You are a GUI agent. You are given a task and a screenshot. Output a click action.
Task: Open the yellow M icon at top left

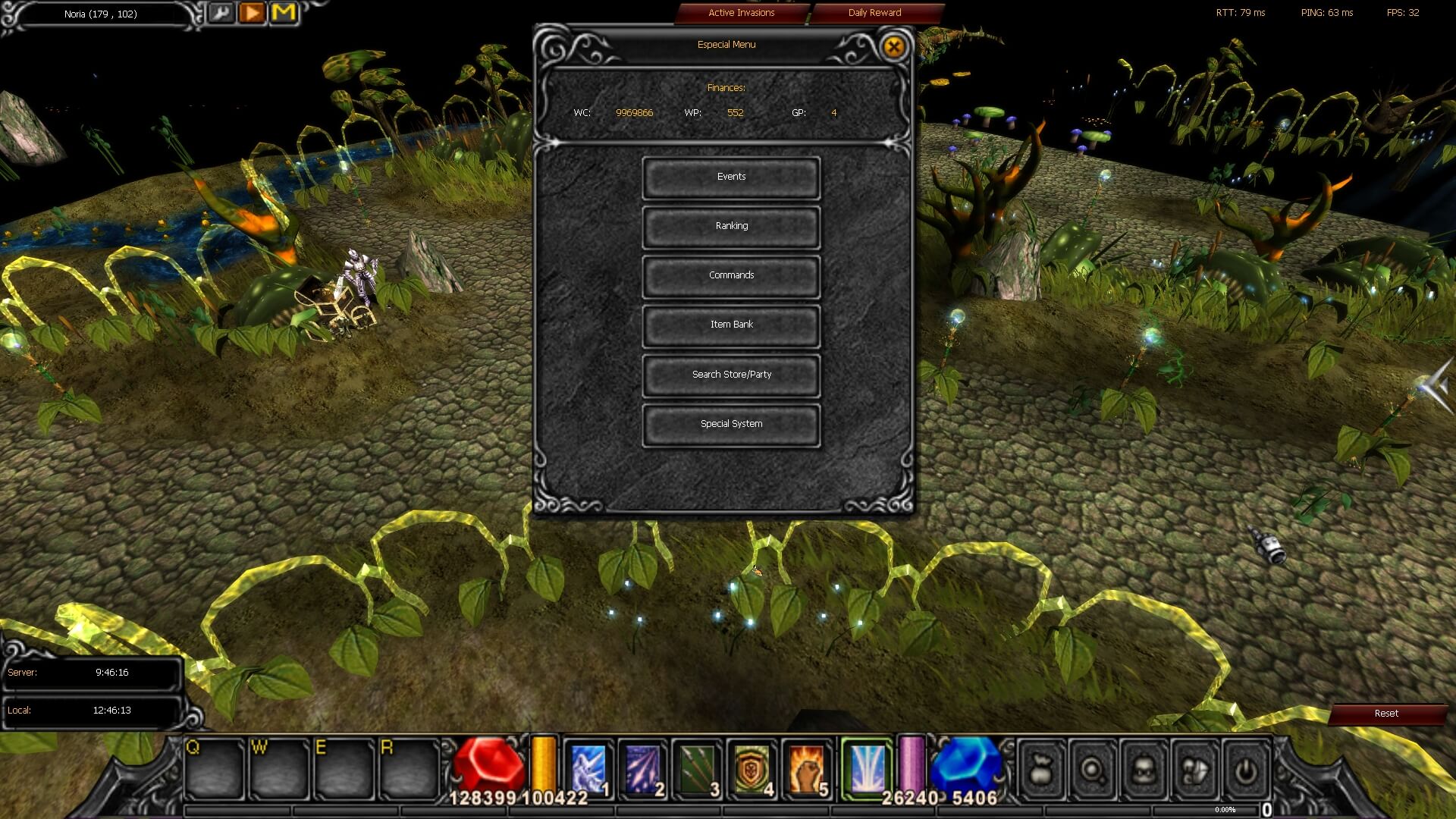tap(283, 12)
